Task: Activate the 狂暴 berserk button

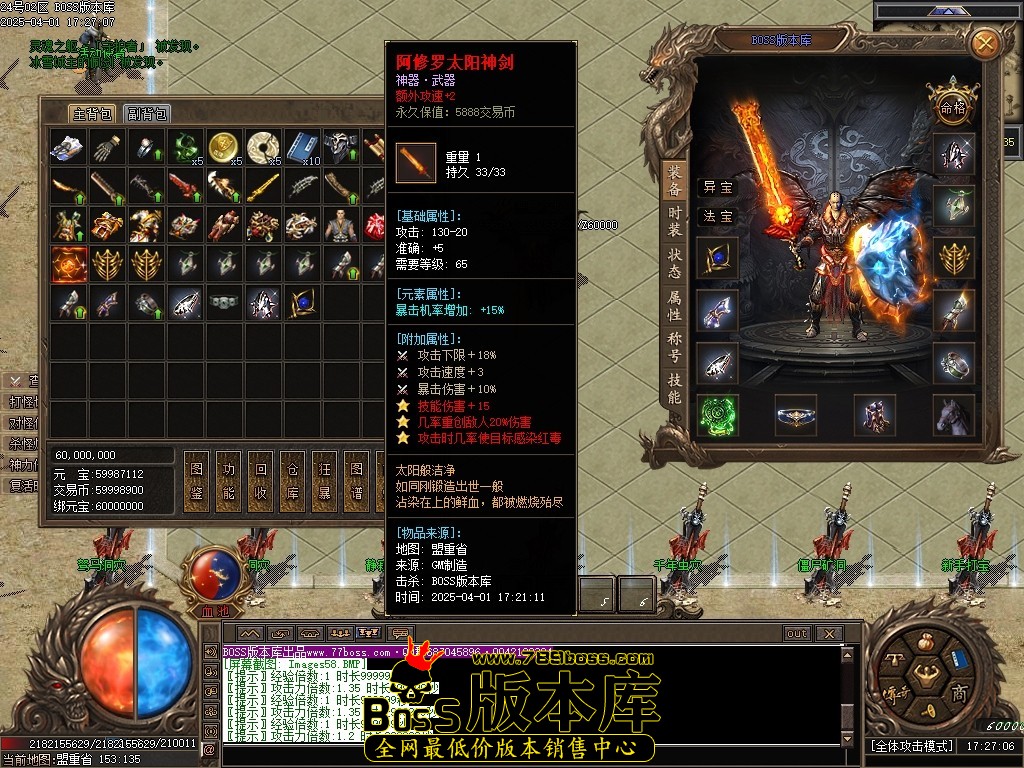Action: click(324, 480)
